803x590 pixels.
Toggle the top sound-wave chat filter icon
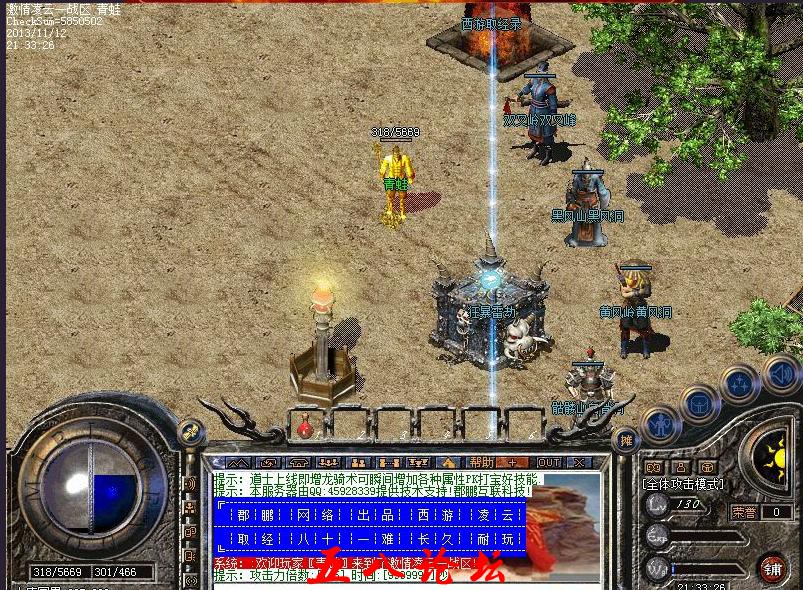tap(189, 484)
